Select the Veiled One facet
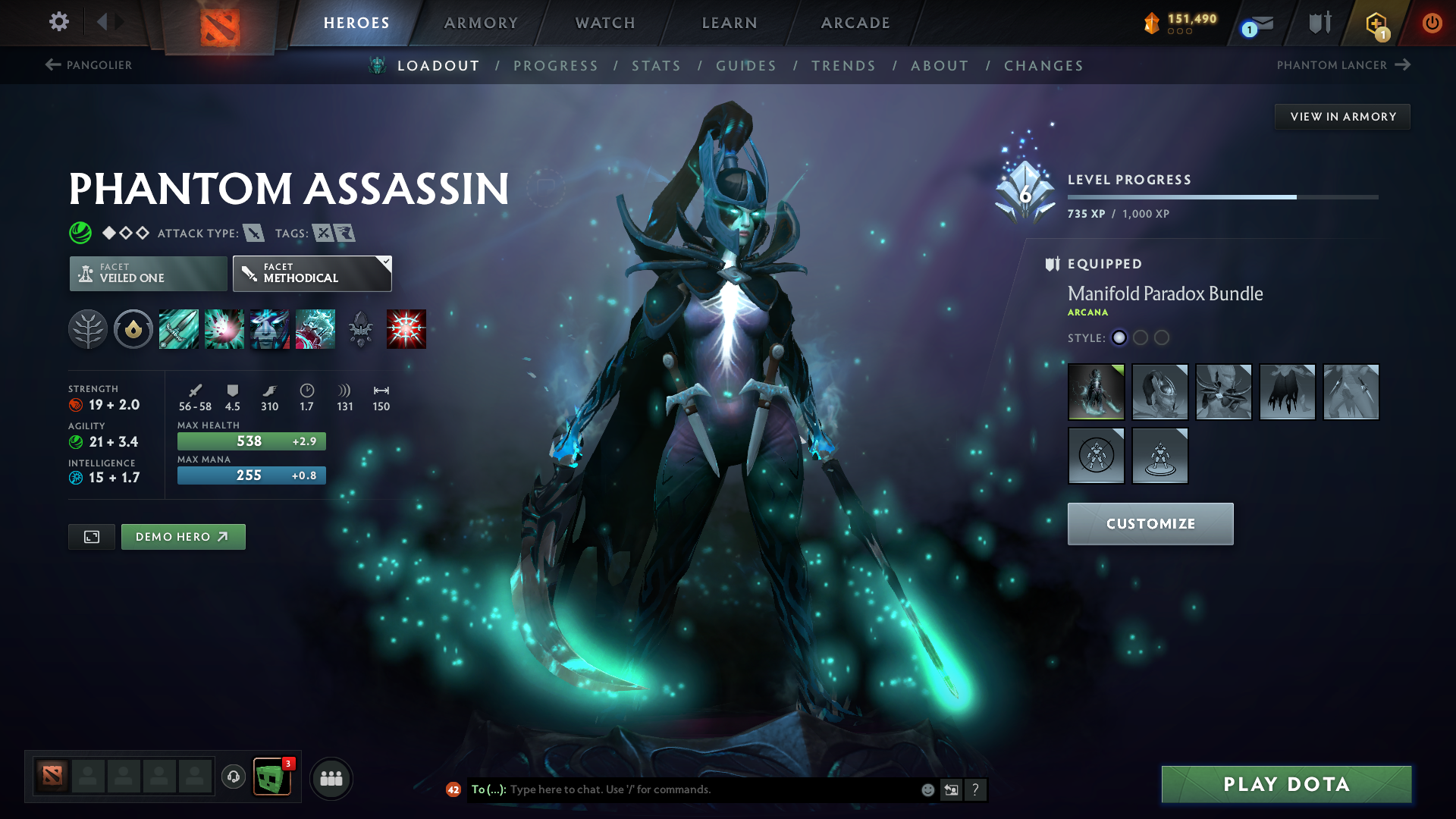 coord(147,273)
